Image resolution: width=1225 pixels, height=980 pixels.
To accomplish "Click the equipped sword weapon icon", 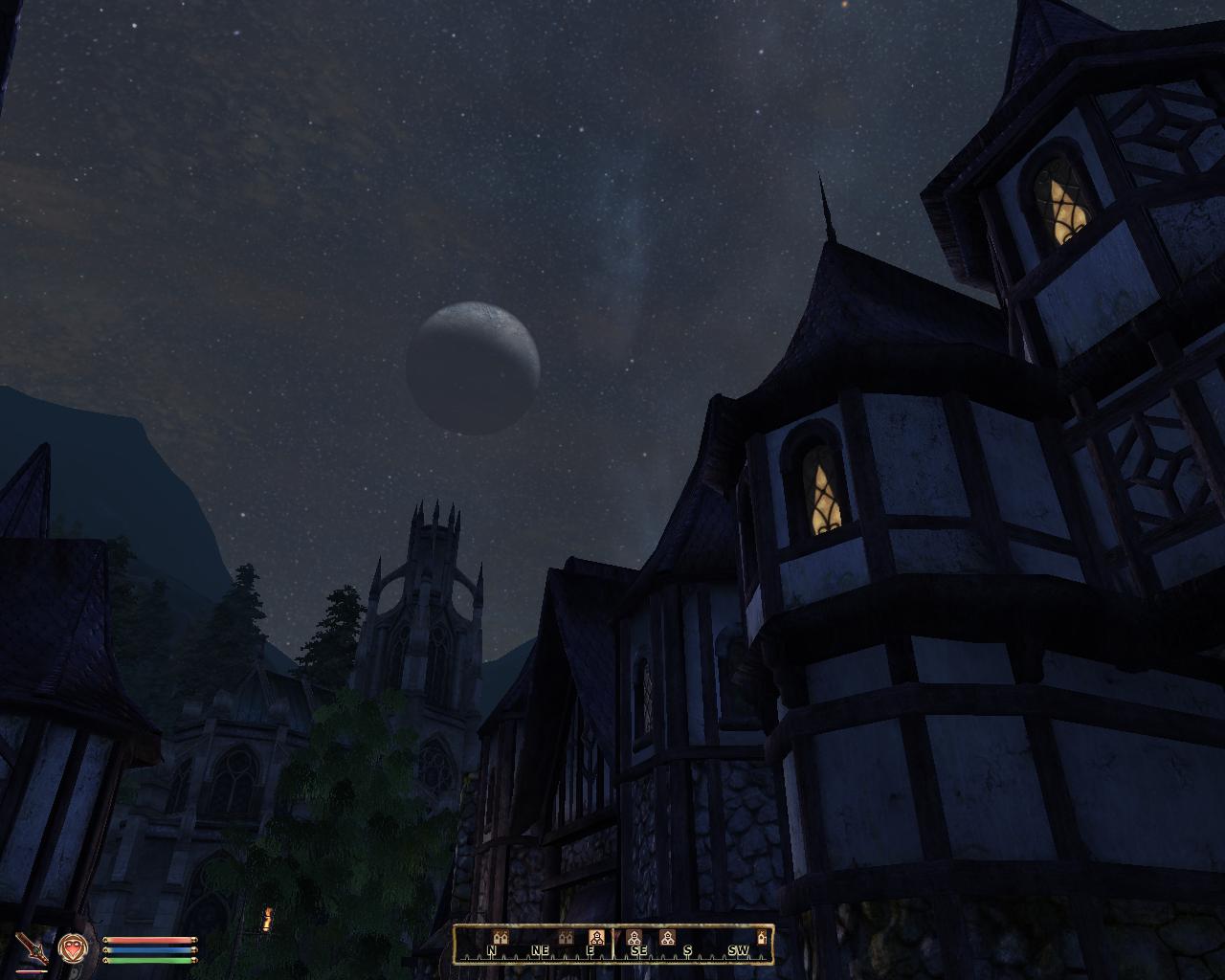I will coord(32,947).
